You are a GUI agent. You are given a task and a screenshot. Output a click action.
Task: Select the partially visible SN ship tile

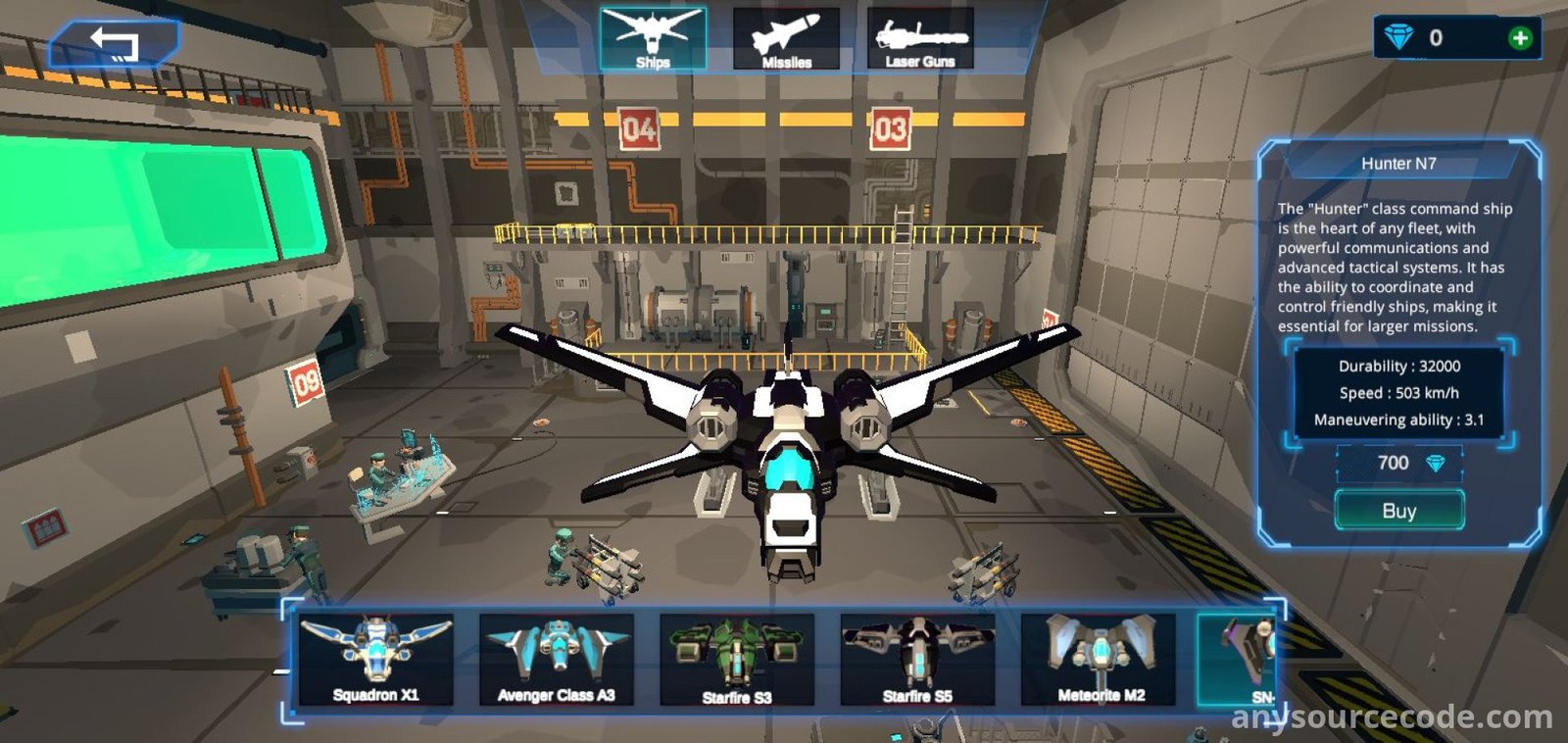pos(1239,659)
